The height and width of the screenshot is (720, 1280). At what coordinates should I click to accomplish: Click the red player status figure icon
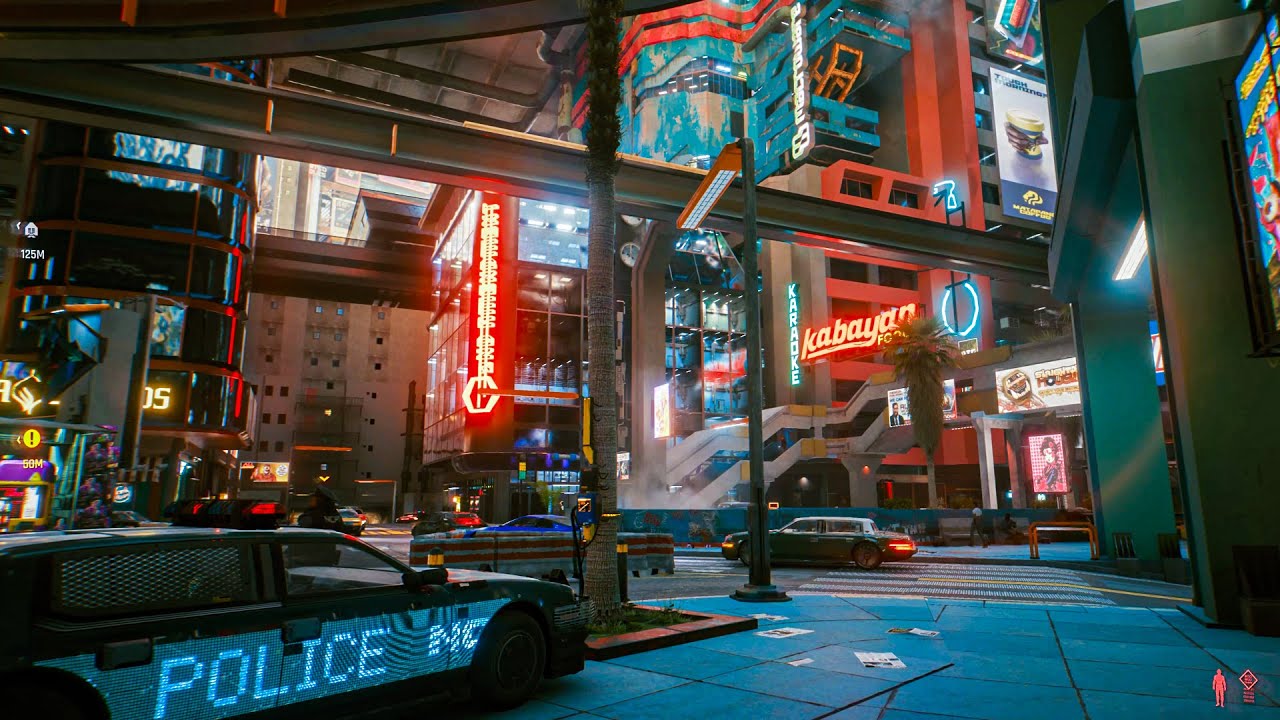coord(1219,688)
